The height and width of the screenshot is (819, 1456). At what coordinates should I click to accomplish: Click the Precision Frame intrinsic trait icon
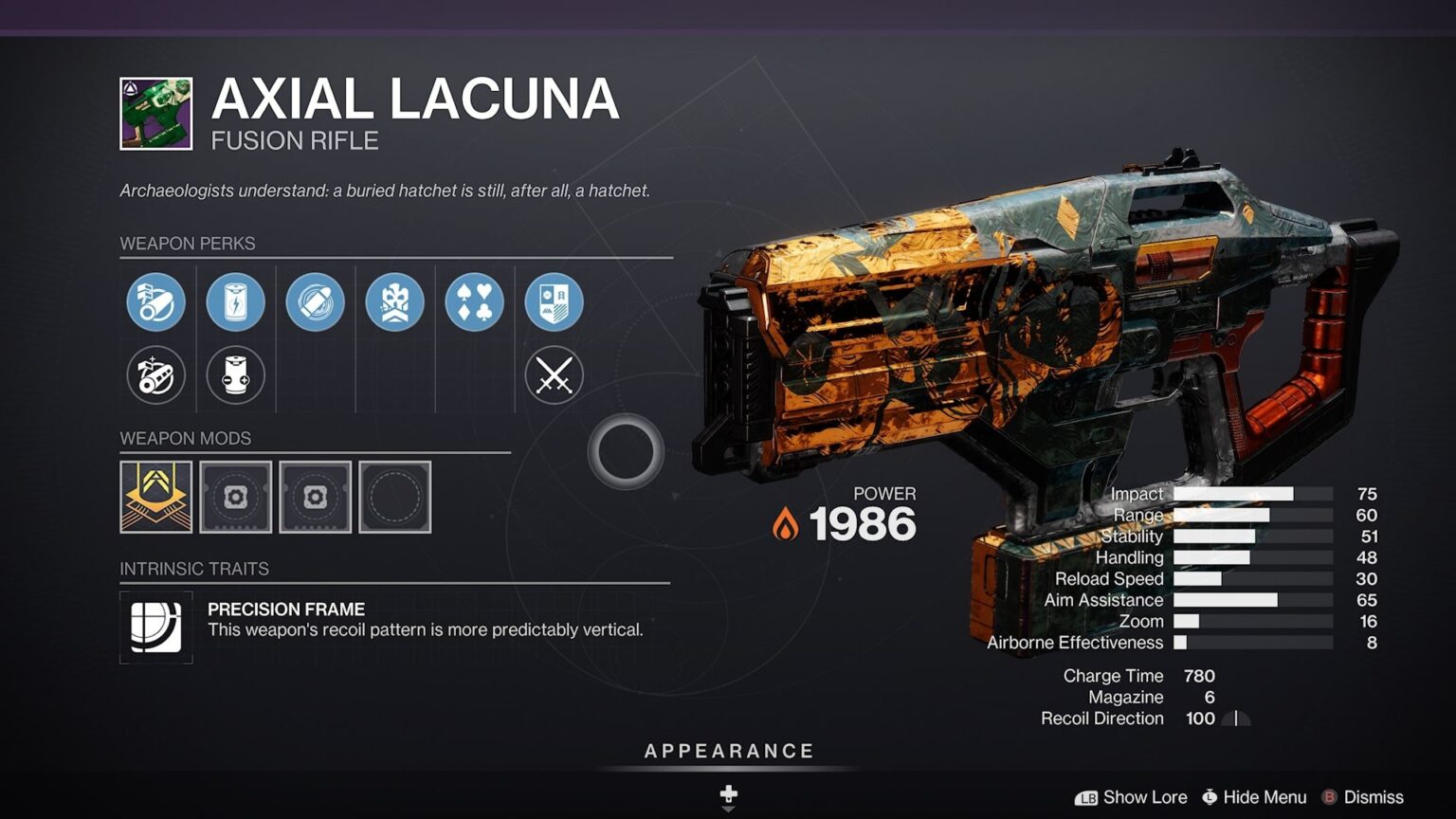[155, 627]
